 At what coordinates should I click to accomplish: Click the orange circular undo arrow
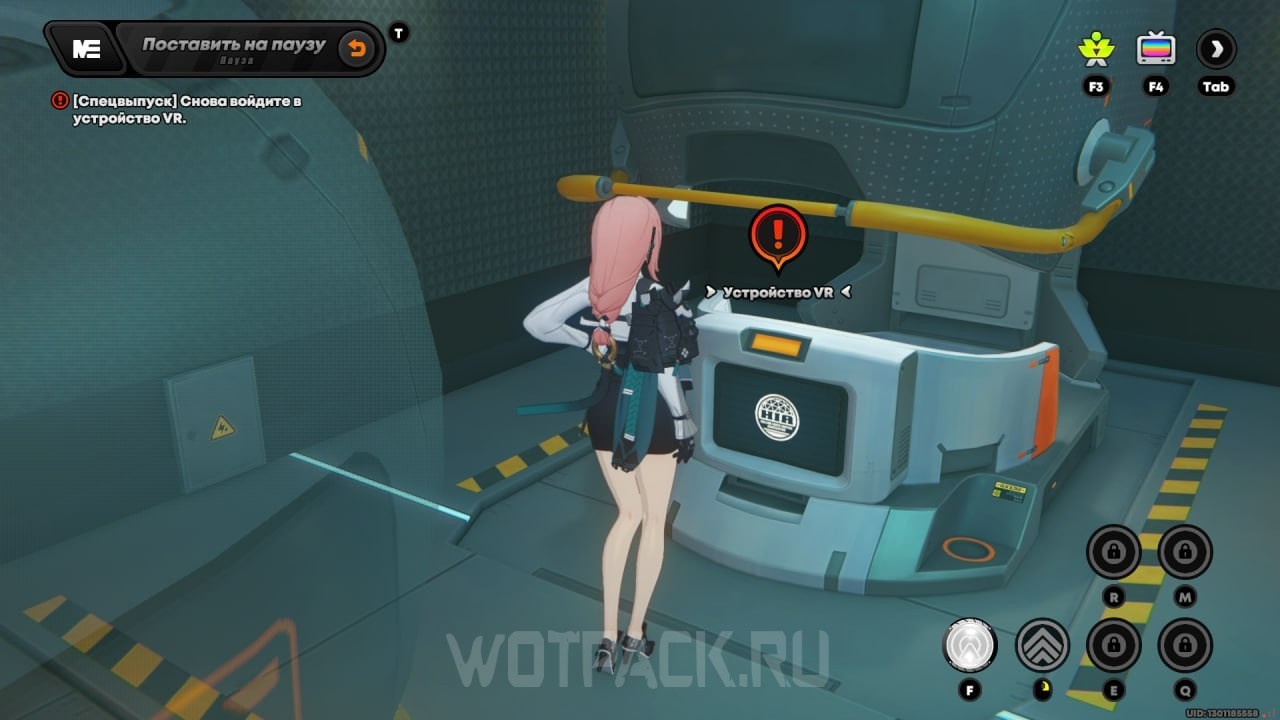[x=357, y=47]
